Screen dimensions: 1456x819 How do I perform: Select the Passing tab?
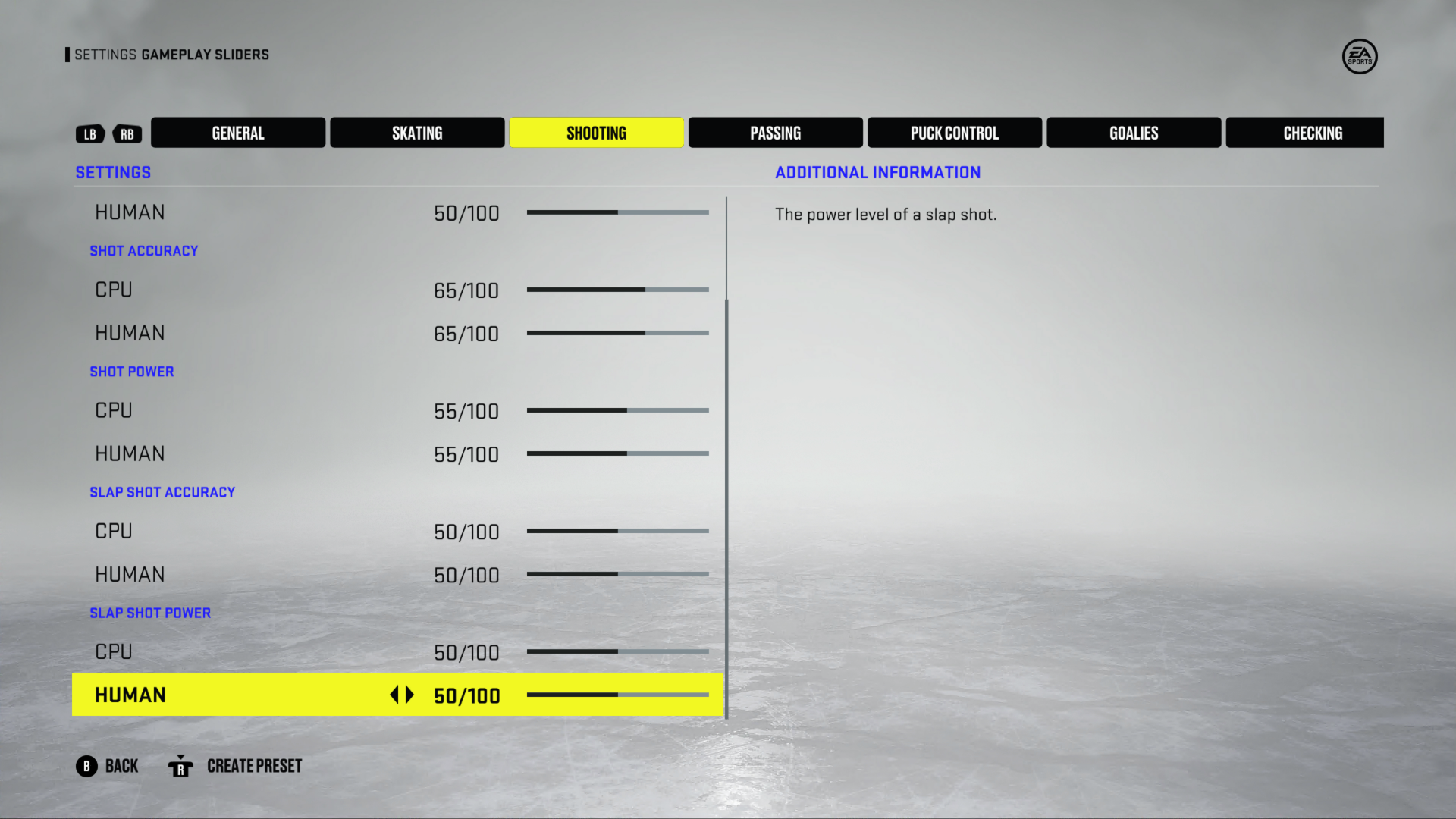[775, 132]
